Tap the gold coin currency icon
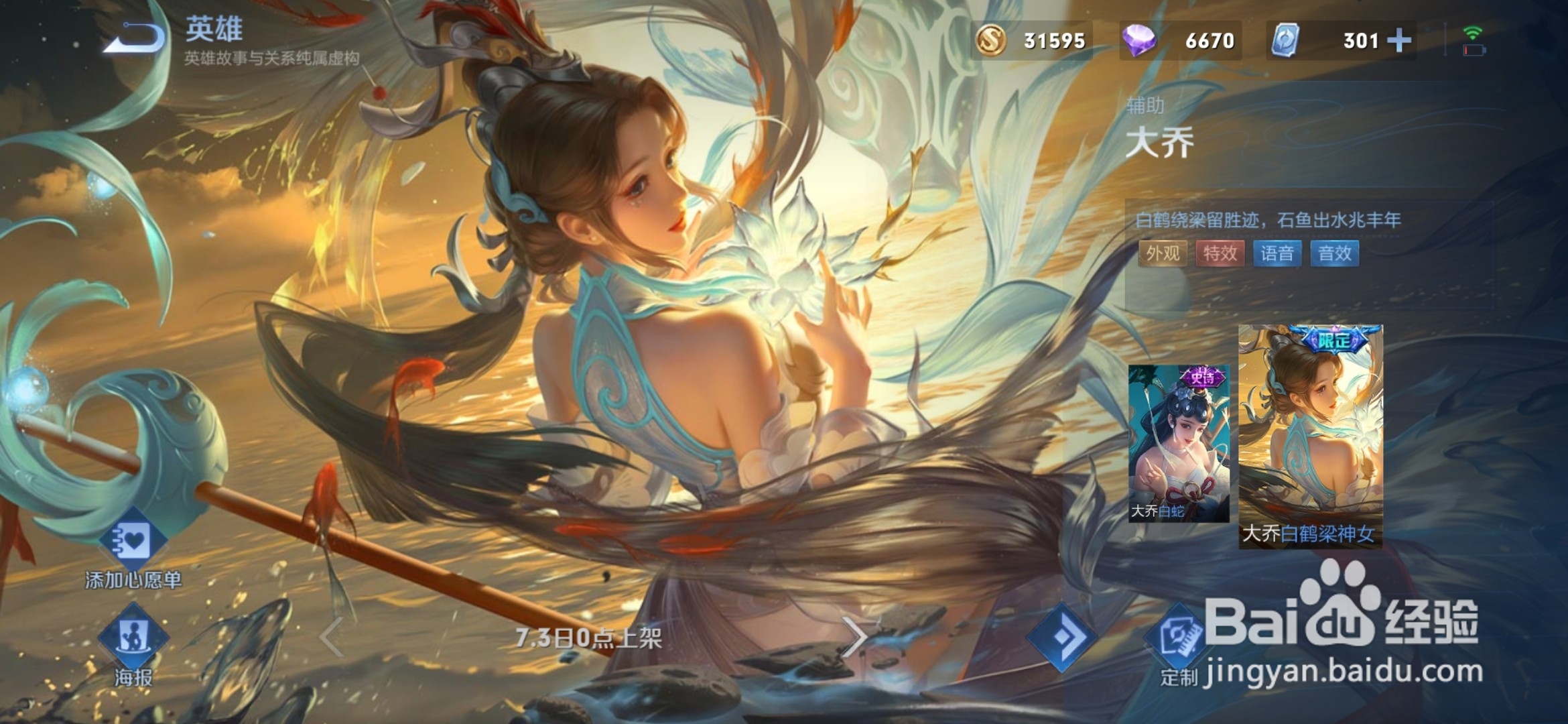The image size is (1568, 724). [992, 40]
